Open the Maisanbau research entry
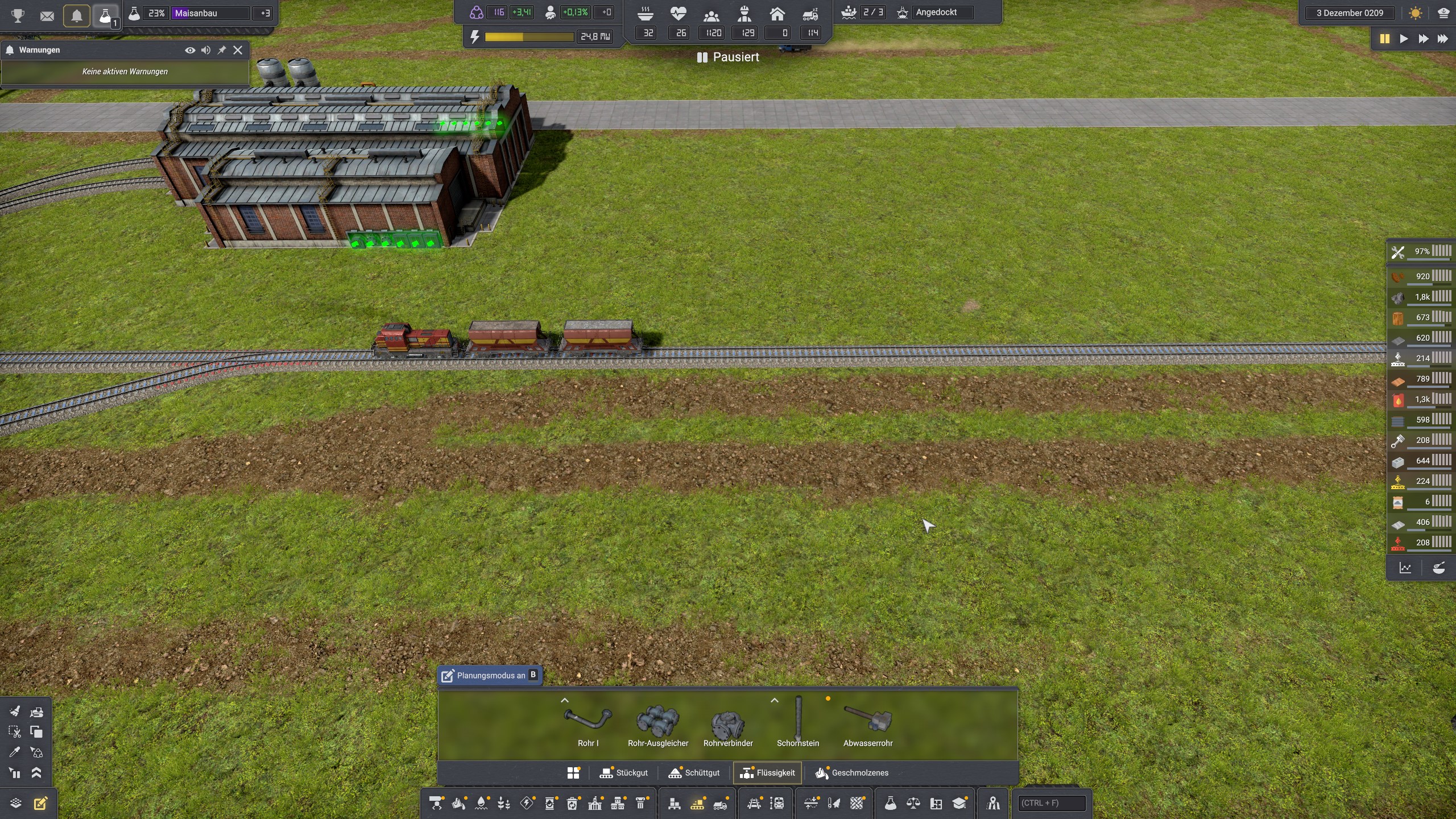 point(210,13)
